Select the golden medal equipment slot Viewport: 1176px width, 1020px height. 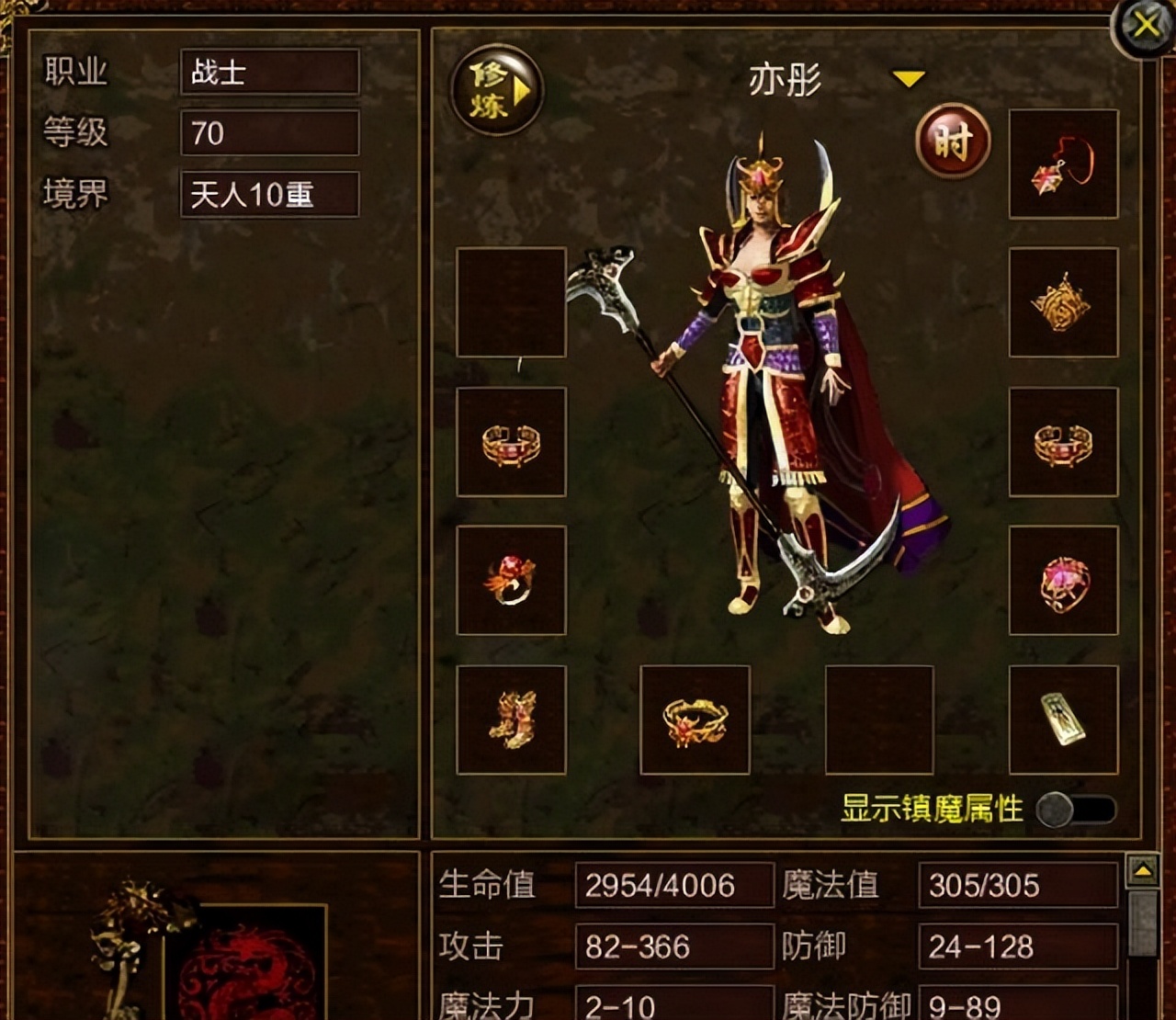pos(1063,302)
